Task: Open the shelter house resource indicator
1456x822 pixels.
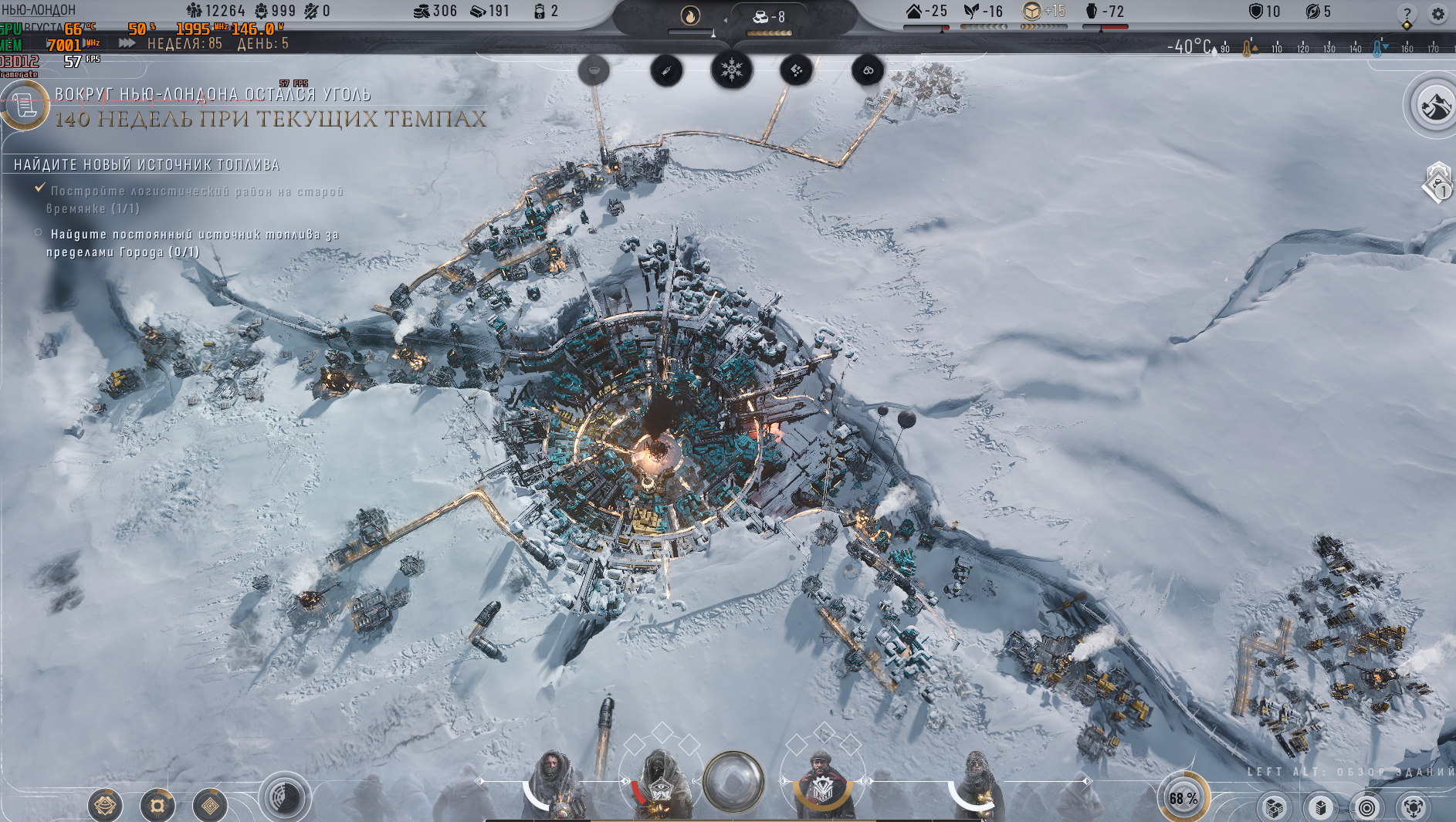Action: pos(926,12)
